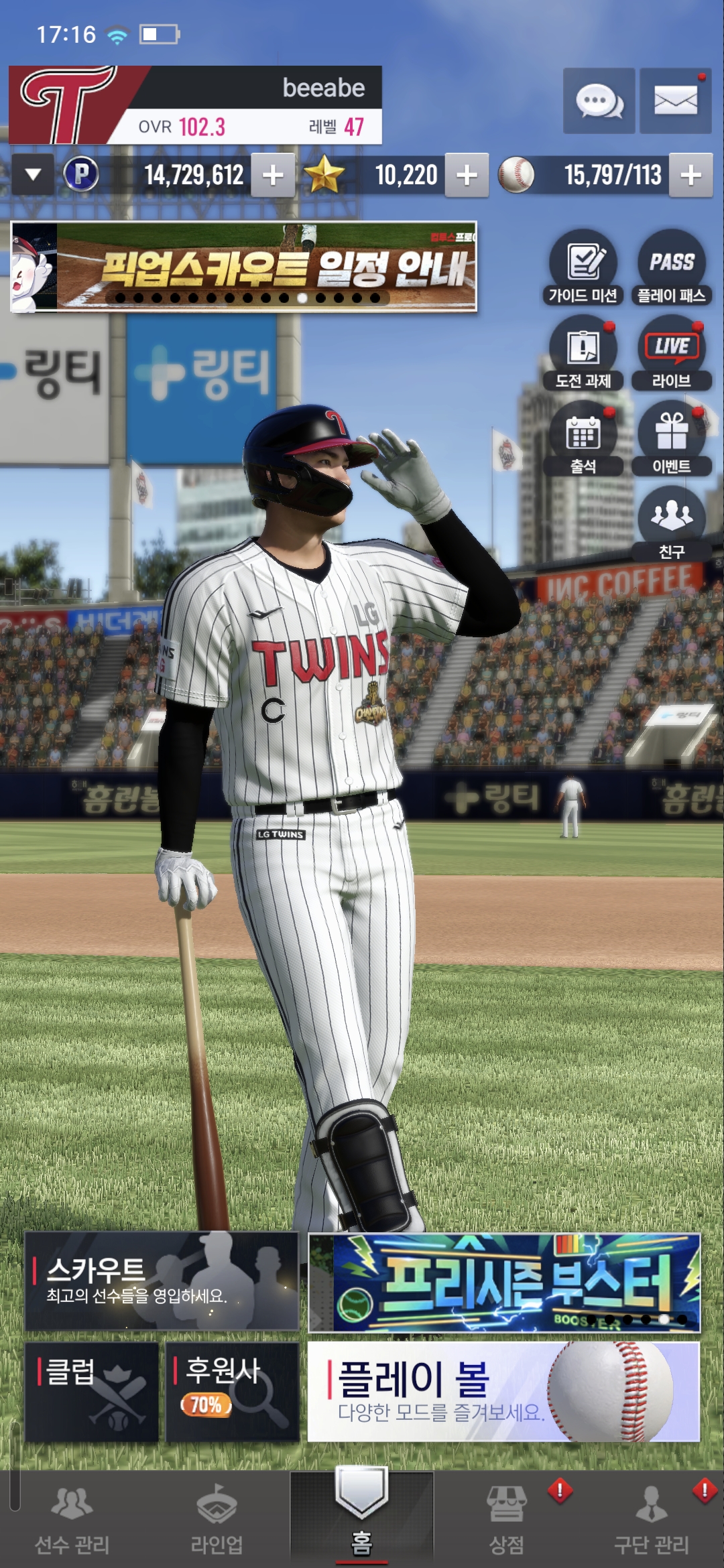This screenshot has width=724, height=1568.
Task: Open the 라이브 LIVE menu
Action: (x=672, y=352)
